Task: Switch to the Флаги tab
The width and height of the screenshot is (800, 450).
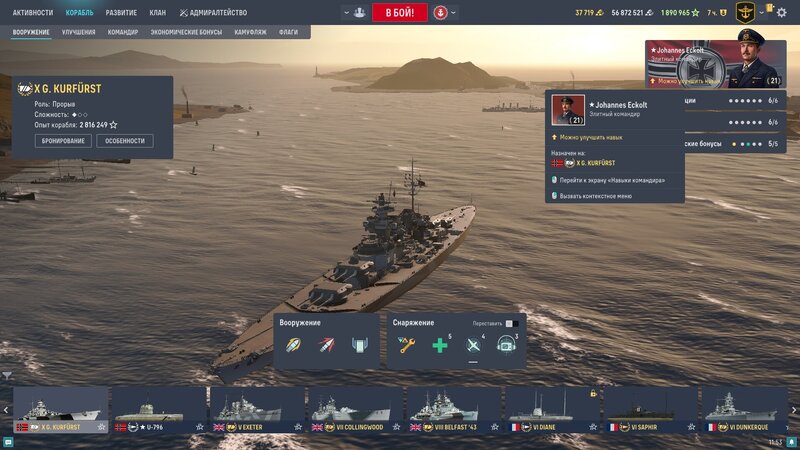Action: coord(288,32)
